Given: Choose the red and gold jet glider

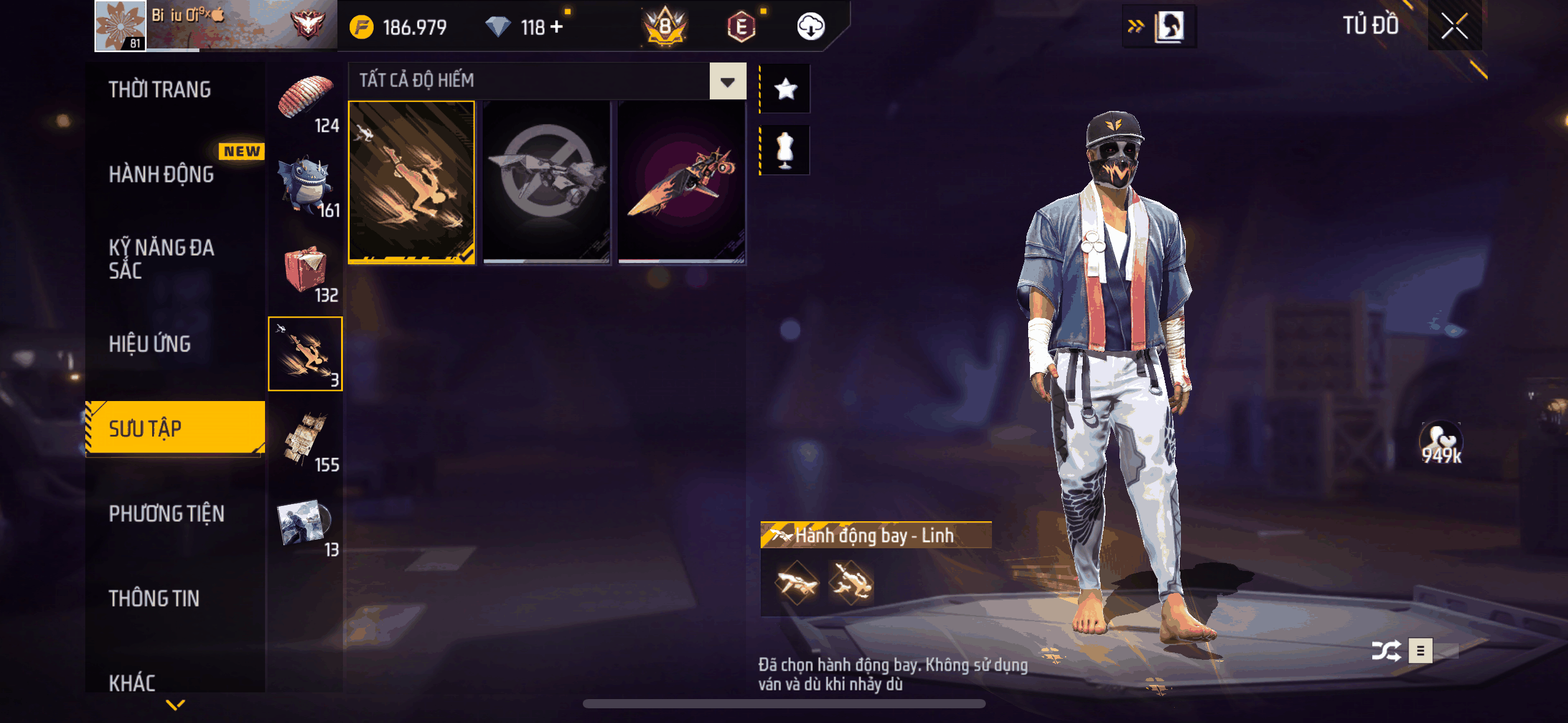Looking at the screenshot, I should (682, 182).
